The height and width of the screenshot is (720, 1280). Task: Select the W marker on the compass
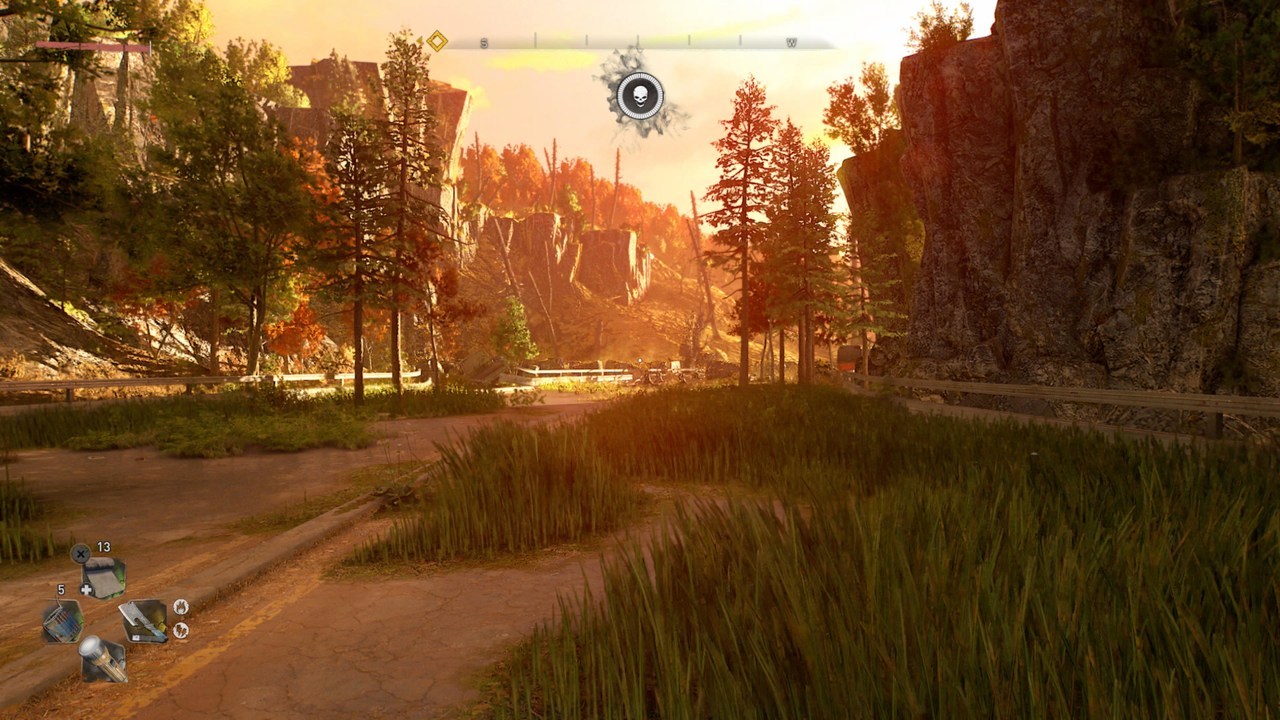pyautogui.click(x=790, y=42)
